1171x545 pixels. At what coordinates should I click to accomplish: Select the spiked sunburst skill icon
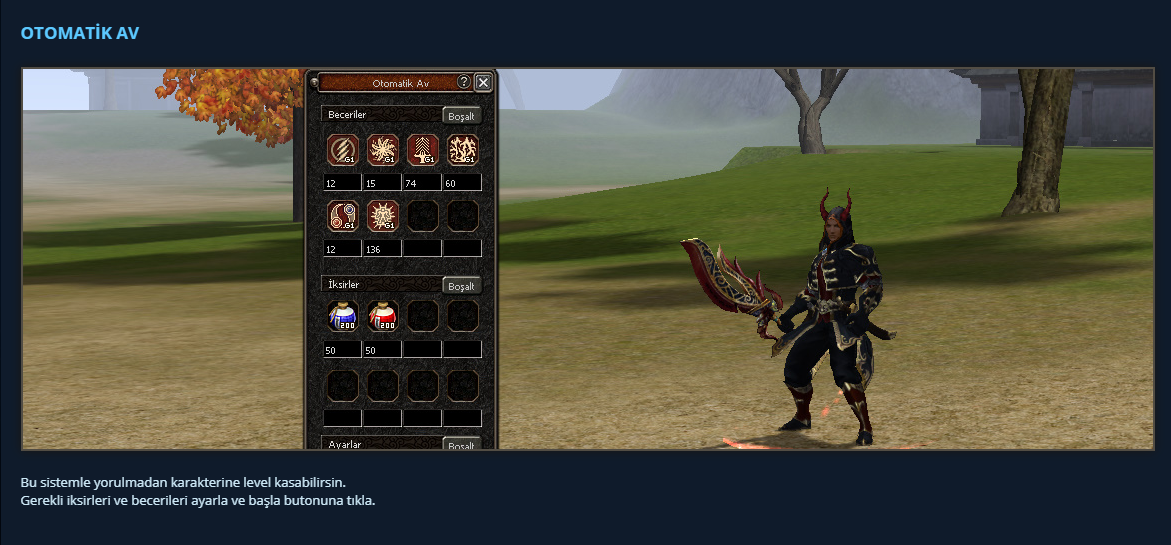click(x=383, y=215)
